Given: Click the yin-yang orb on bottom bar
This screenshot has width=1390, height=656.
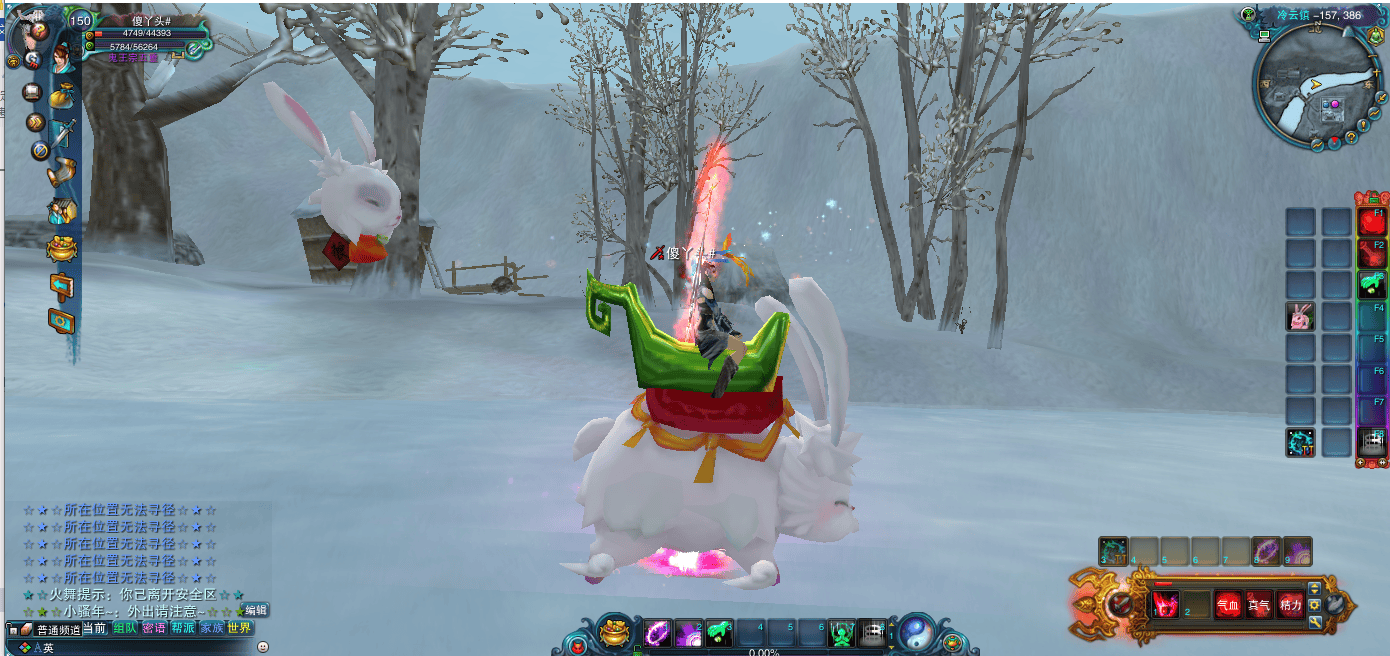Looking at the screenshot, I should tap(916, 632).
